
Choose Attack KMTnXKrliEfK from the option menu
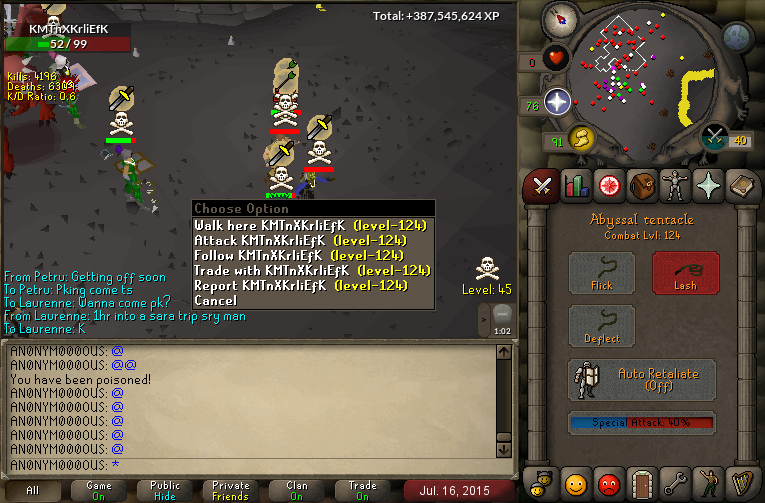313,240
